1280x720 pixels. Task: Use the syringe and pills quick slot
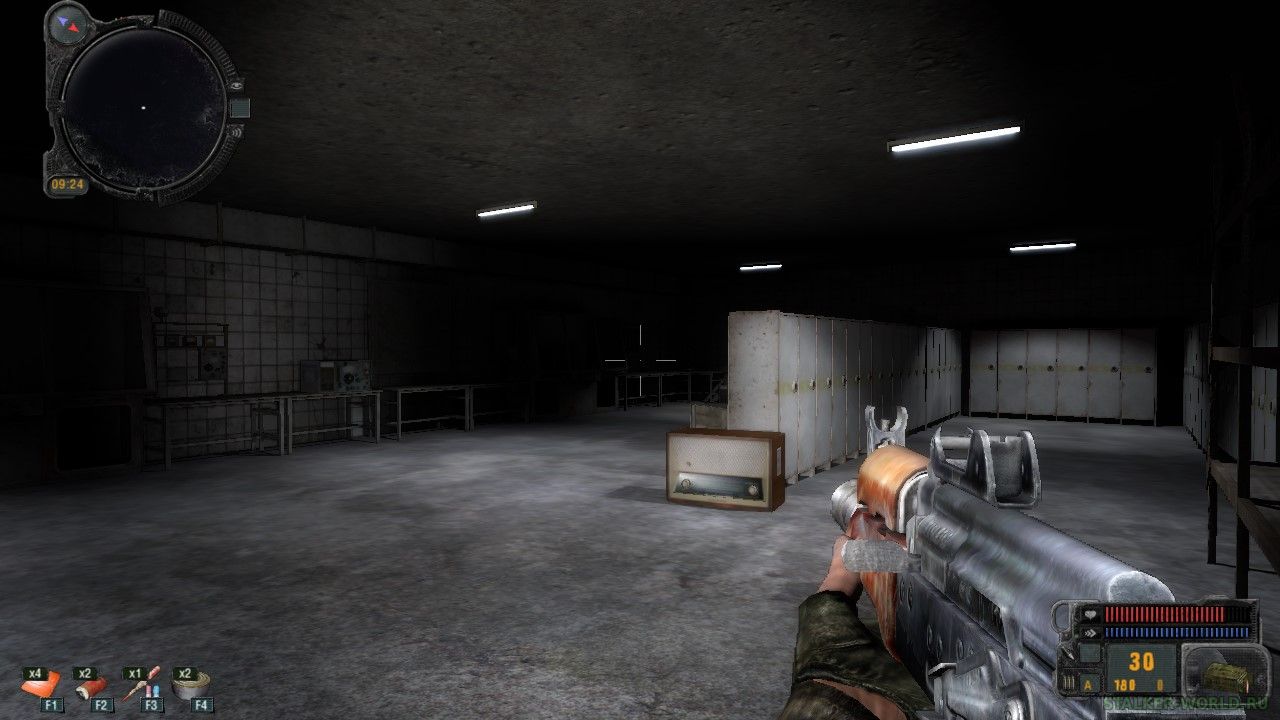(x=141, y=686)
